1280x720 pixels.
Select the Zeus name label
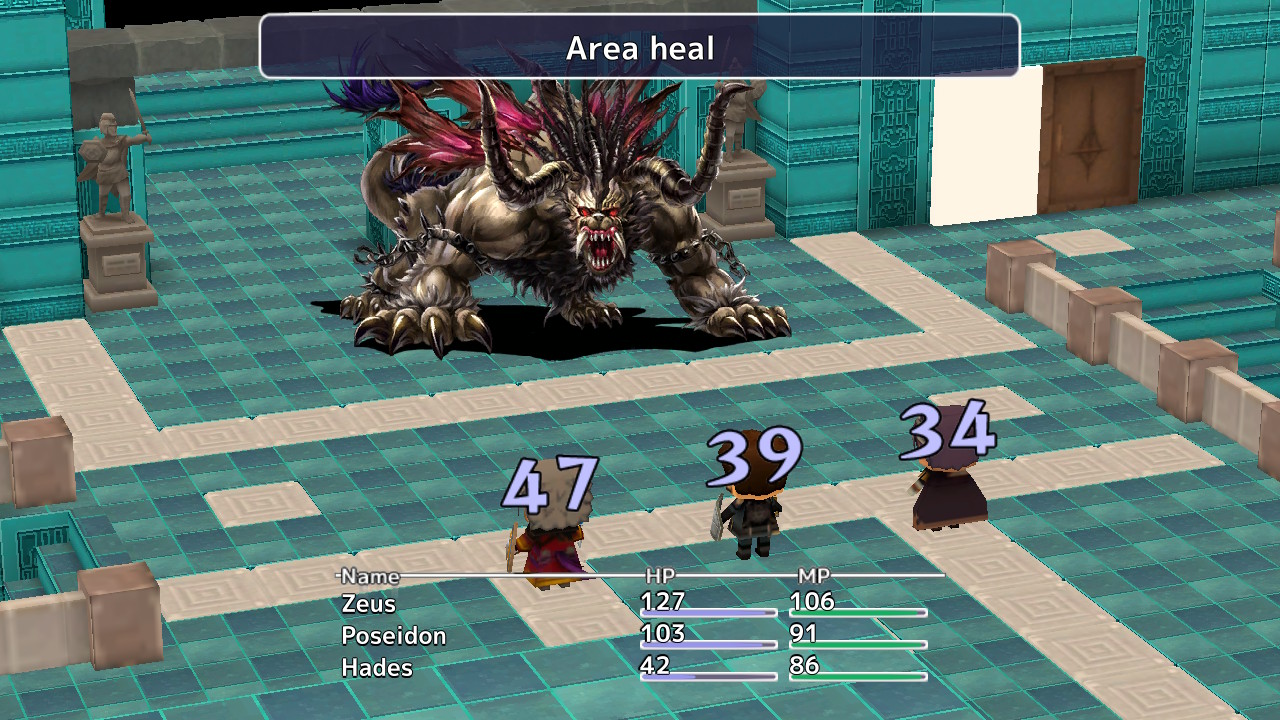click(369, 604)
